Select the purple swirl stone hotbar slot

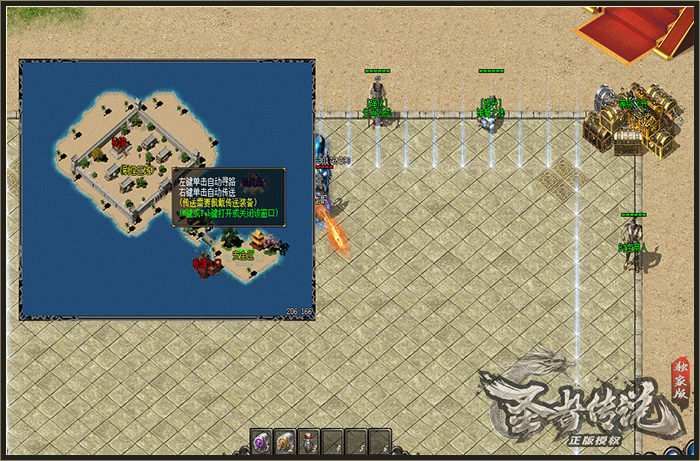coord(262,439)
